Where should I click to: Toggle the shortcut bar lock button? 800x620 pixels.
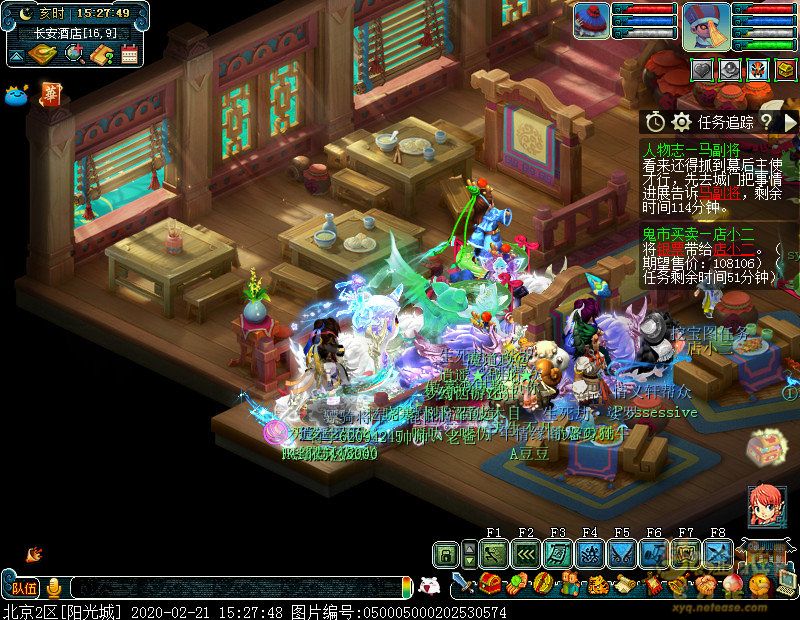[446, 553]
